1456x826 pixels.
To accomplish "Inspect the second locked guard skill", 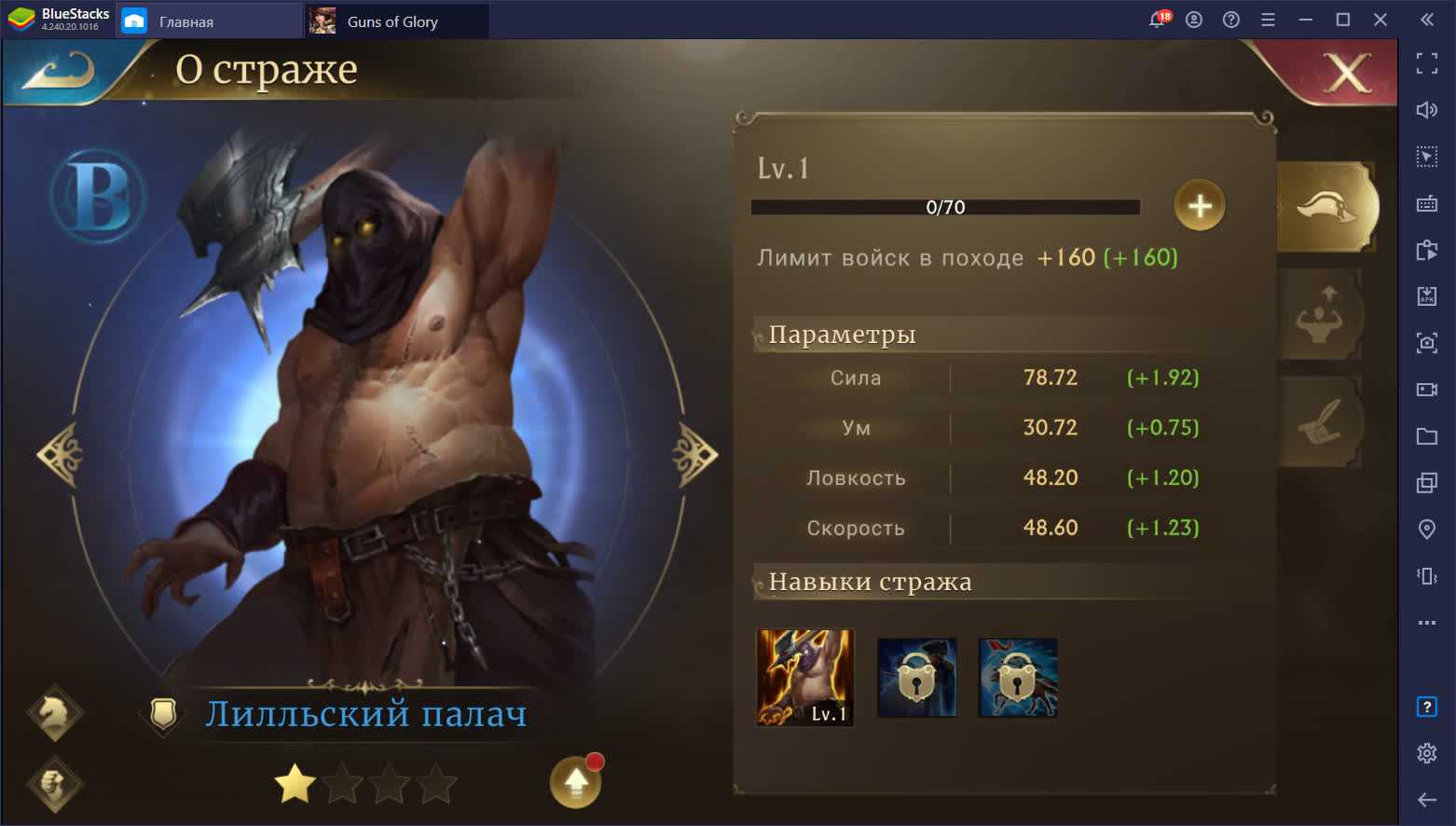I will [x=916, y=678].
